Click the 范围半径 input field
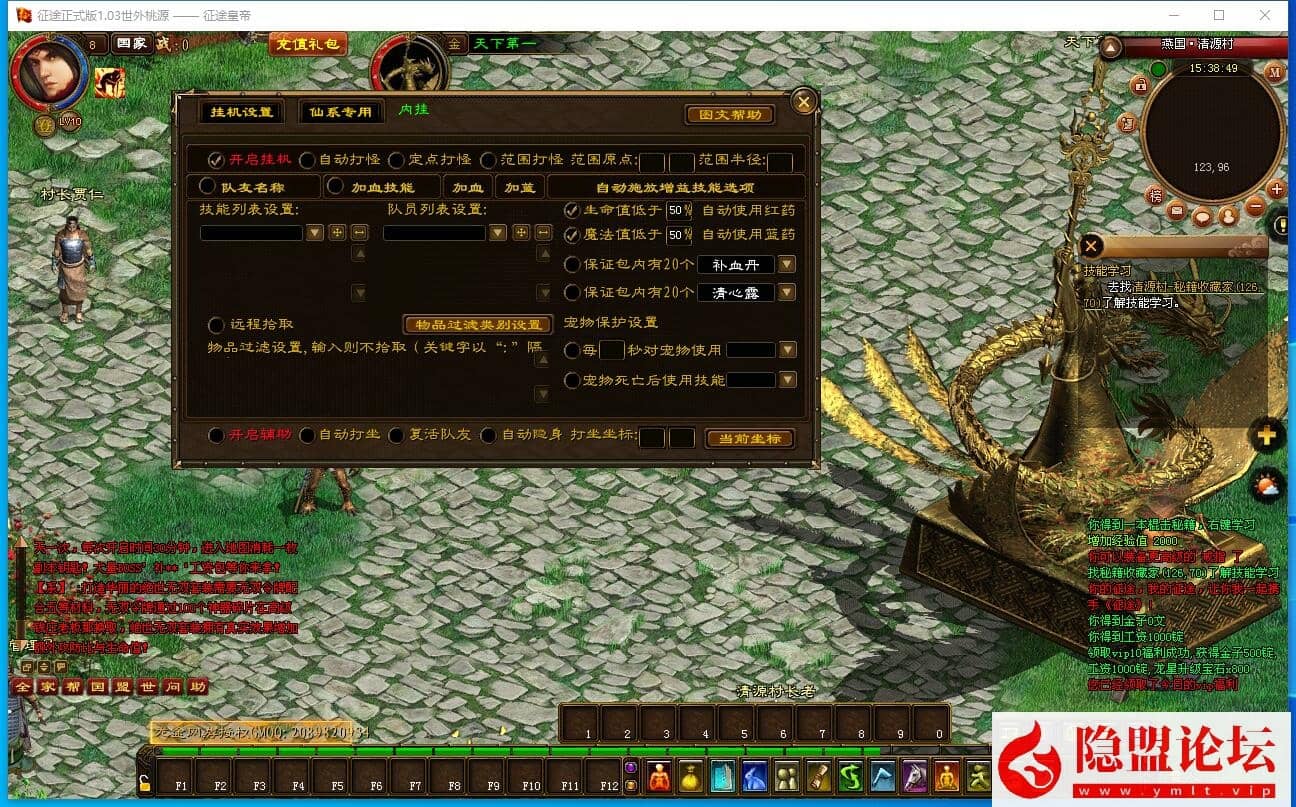 point(778,162)
